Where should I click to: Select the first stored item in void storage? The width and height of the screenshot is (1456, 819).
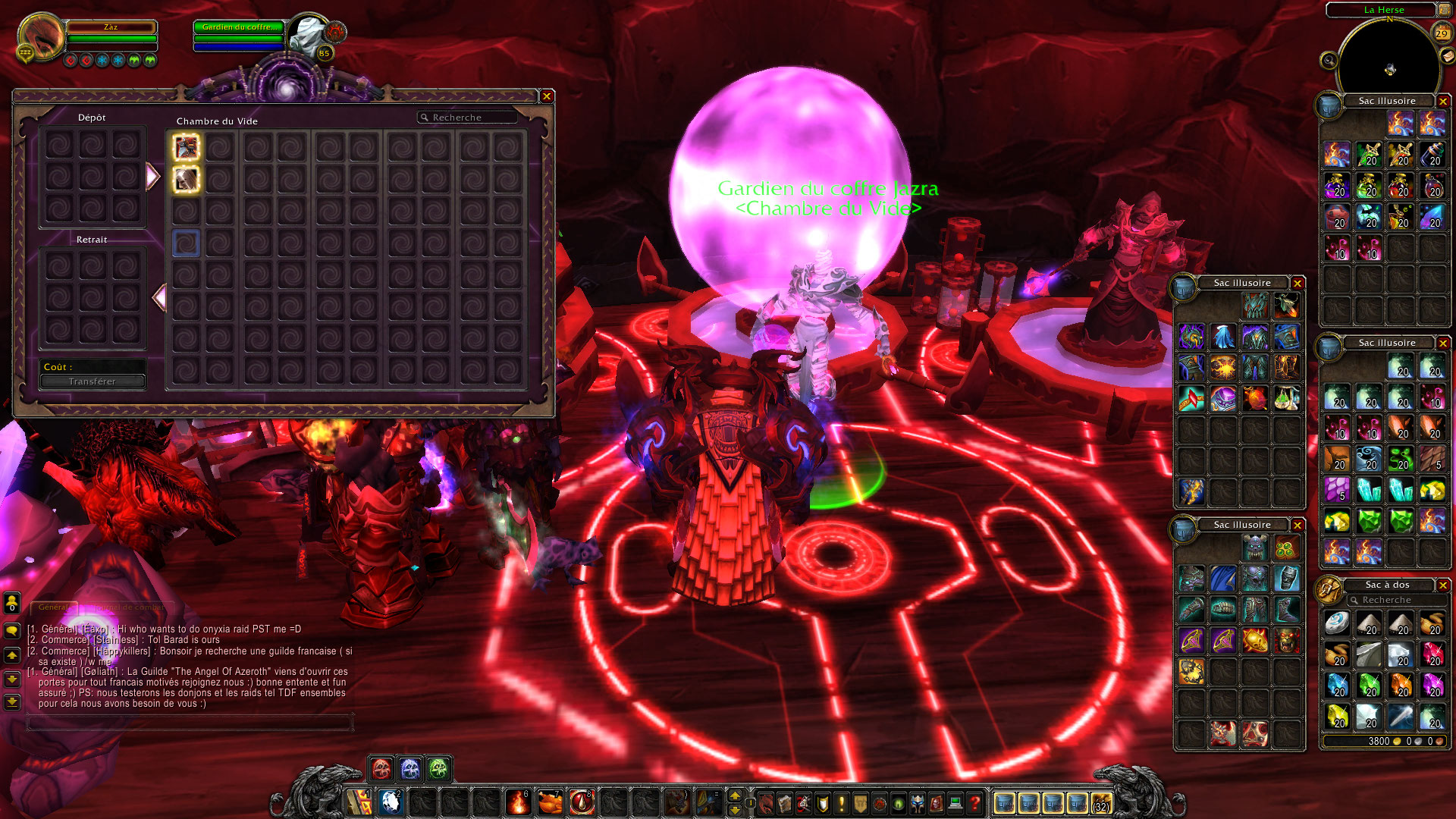[x=186, y=147]
